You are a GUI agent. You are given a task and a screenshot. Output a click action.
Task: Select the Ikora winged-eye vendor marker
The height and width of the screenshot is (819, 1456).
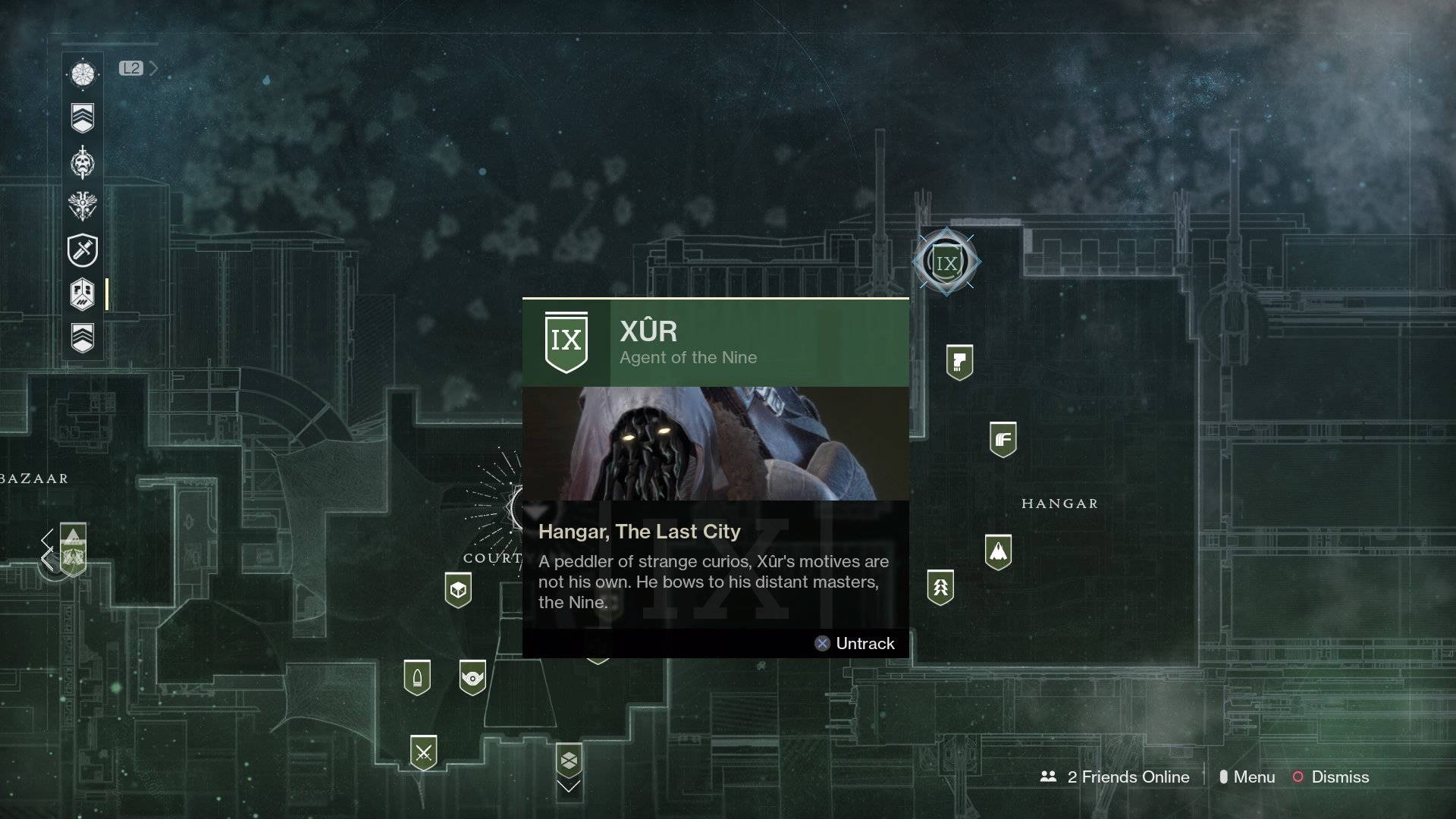472,677
